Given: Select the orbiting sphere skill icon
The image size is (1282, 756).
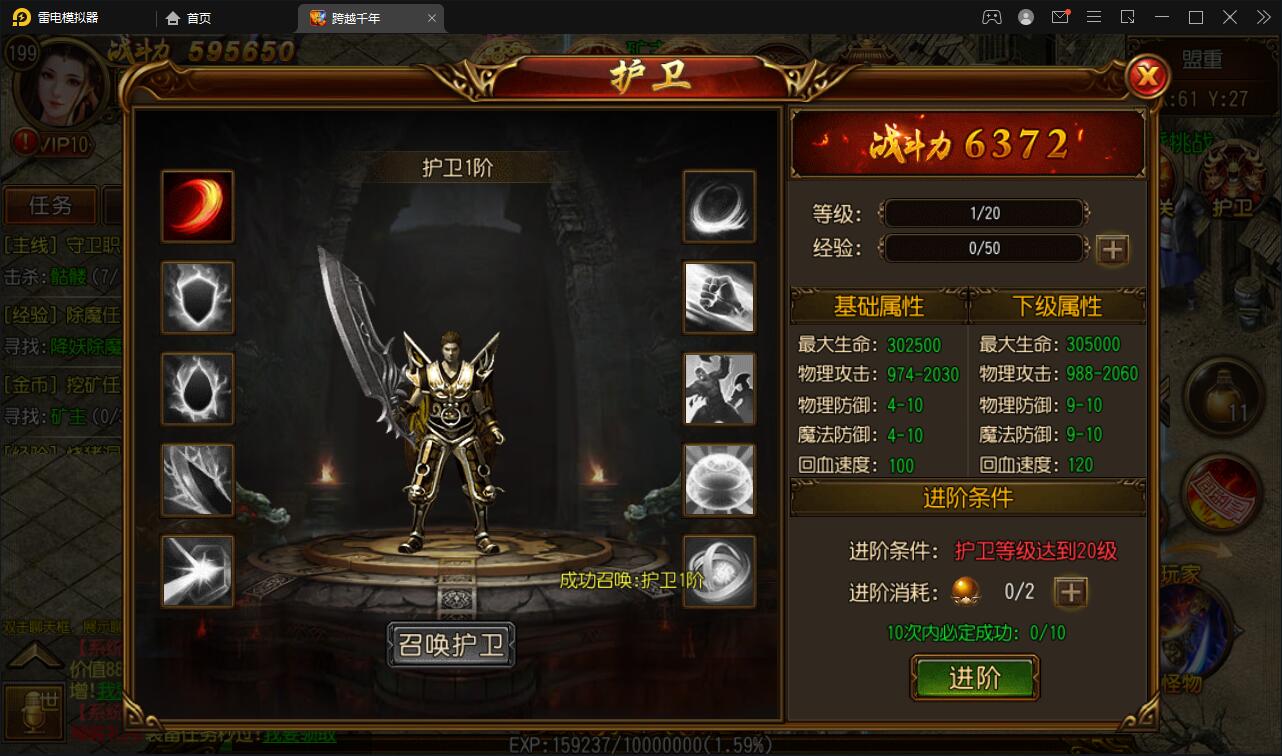Looking at the screenshot, I should [719, 571].
